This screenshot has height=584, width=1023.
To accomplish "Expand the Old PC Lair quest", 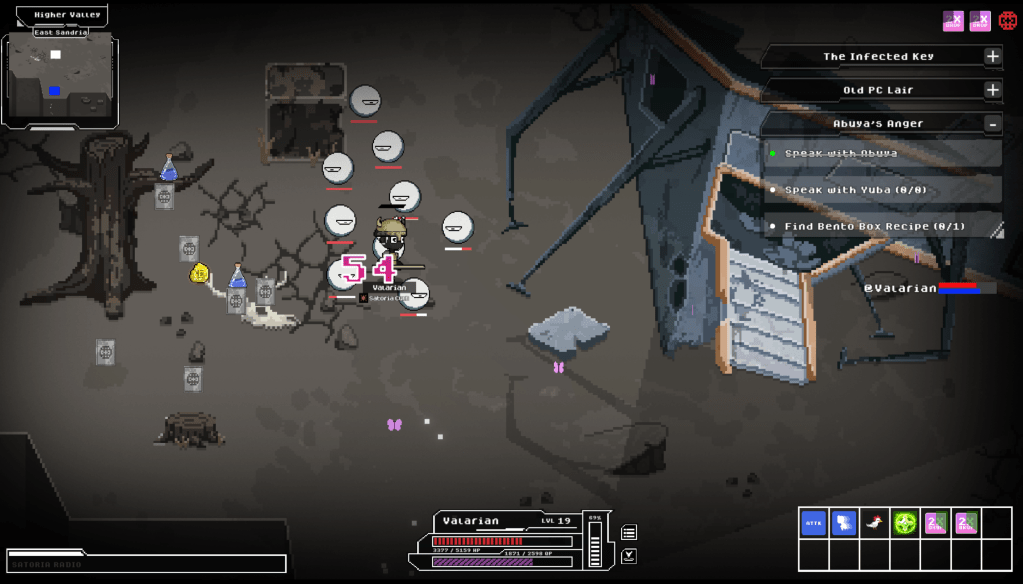I will click(x=992, y=90).
